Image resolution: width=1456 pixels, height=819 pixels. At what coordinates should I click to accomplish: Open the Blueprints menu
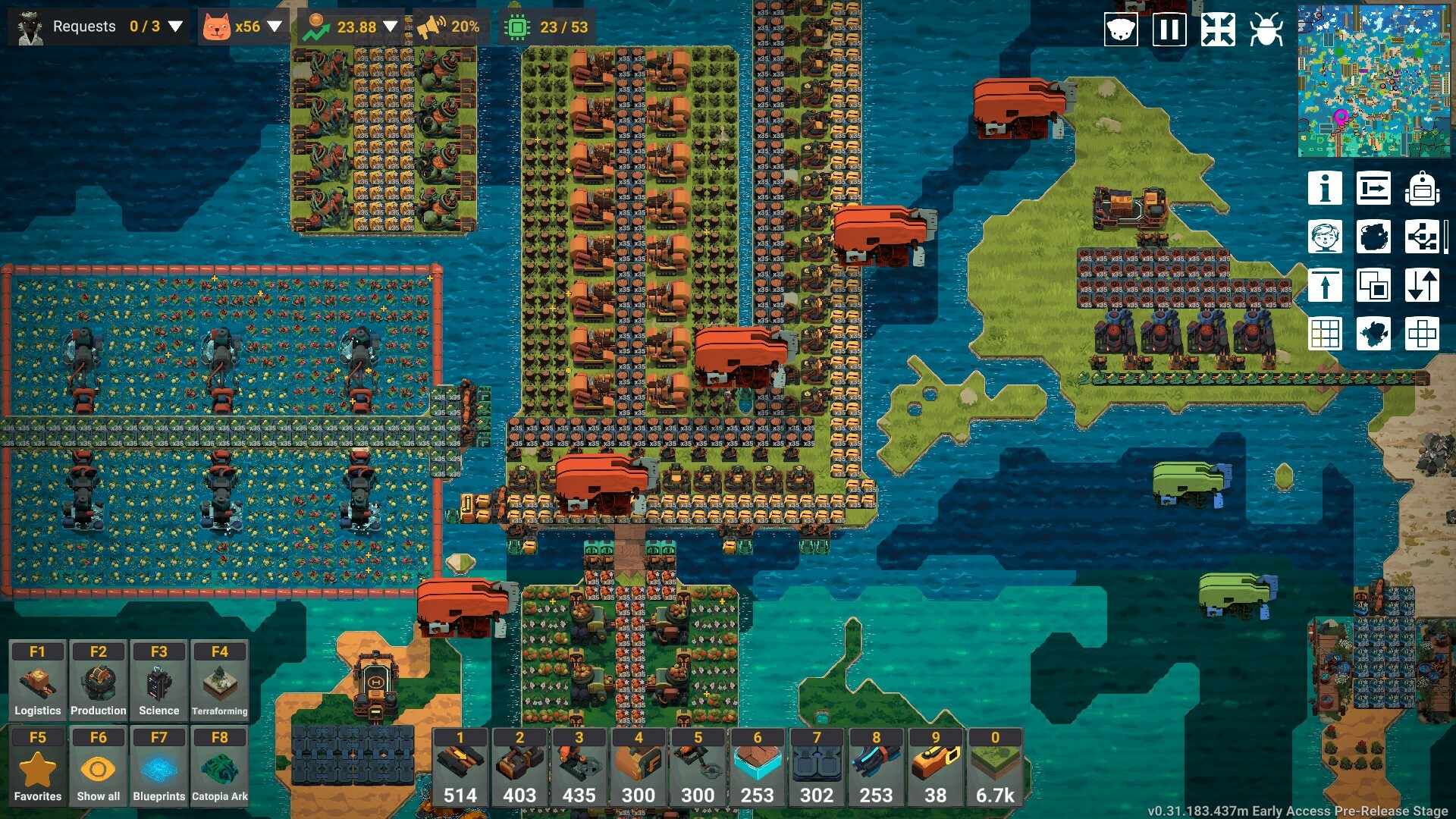tap(158, 766)
